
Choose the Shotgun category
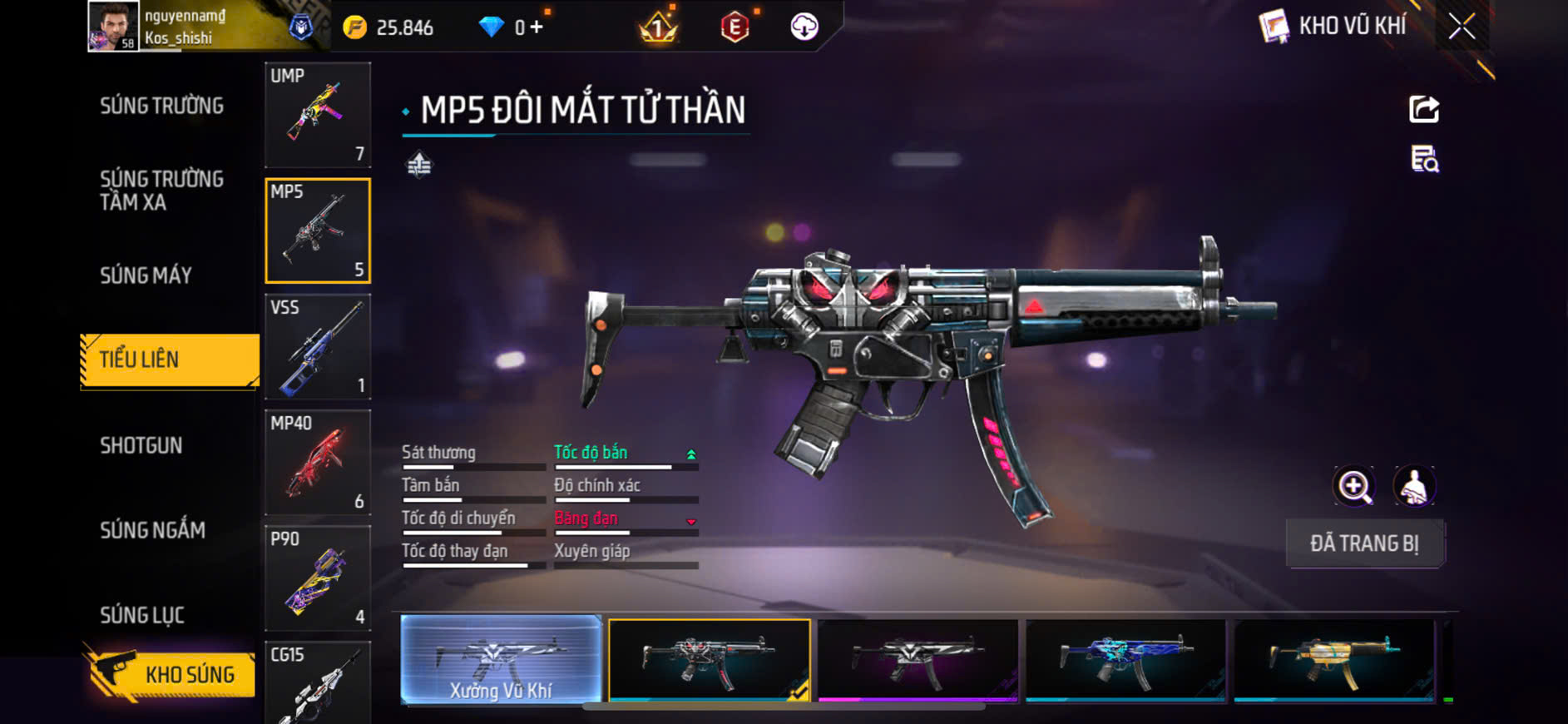[141, 445]
